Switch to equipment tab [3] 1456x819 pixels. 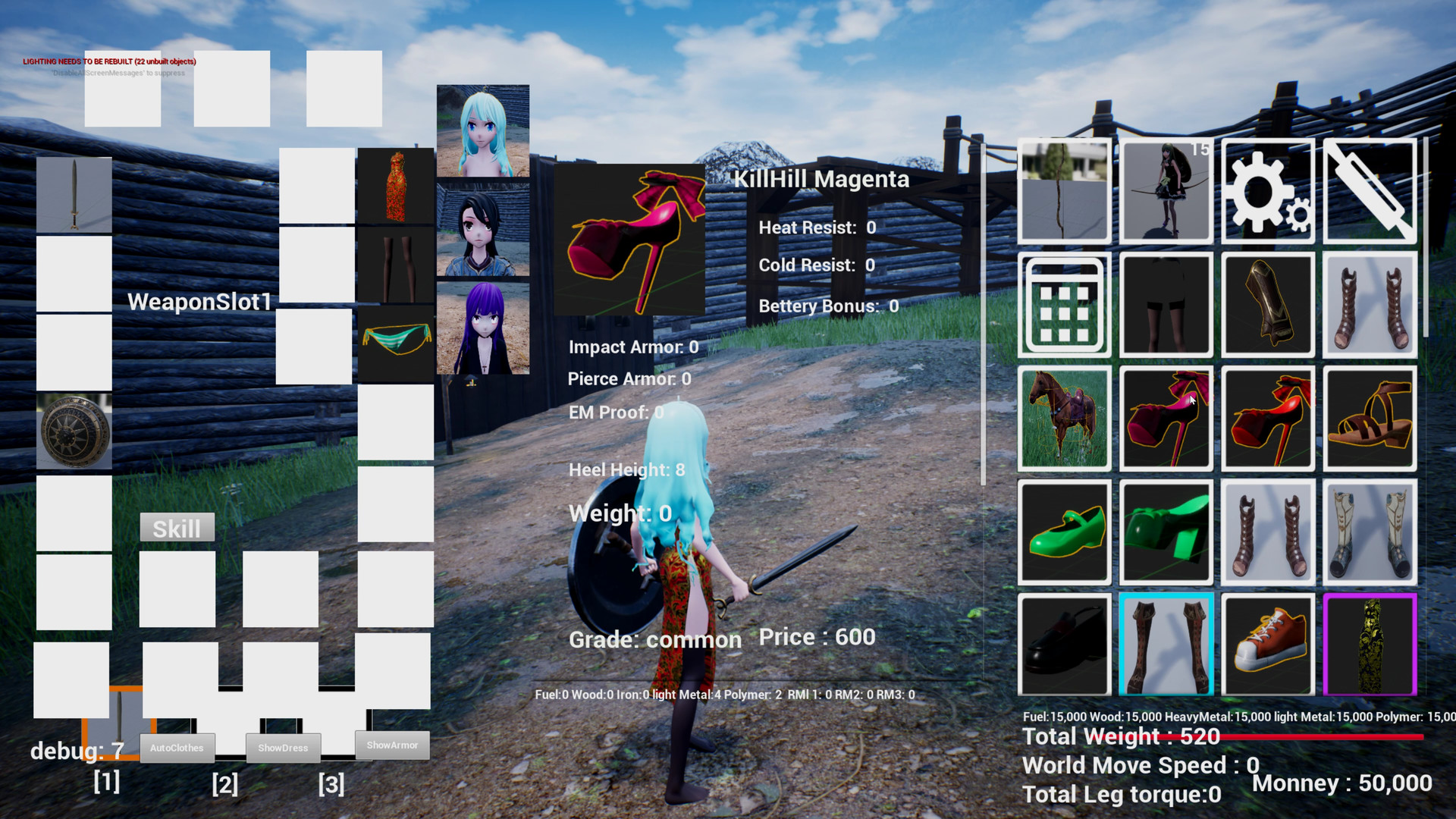tap(331, 785)
